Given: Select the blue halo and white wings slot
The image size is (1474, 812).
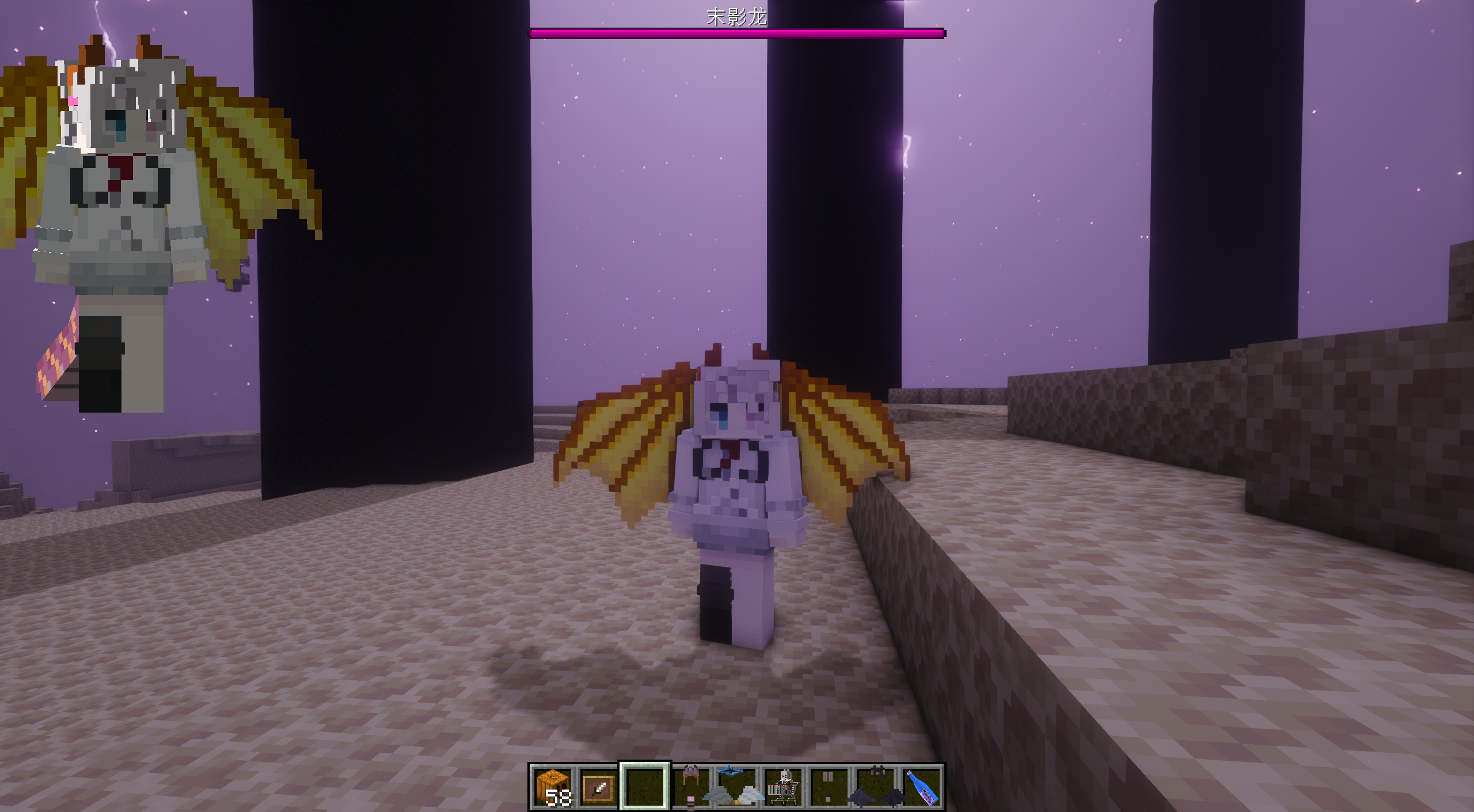Looking at the screenshot, I should [x=737, y=787].
